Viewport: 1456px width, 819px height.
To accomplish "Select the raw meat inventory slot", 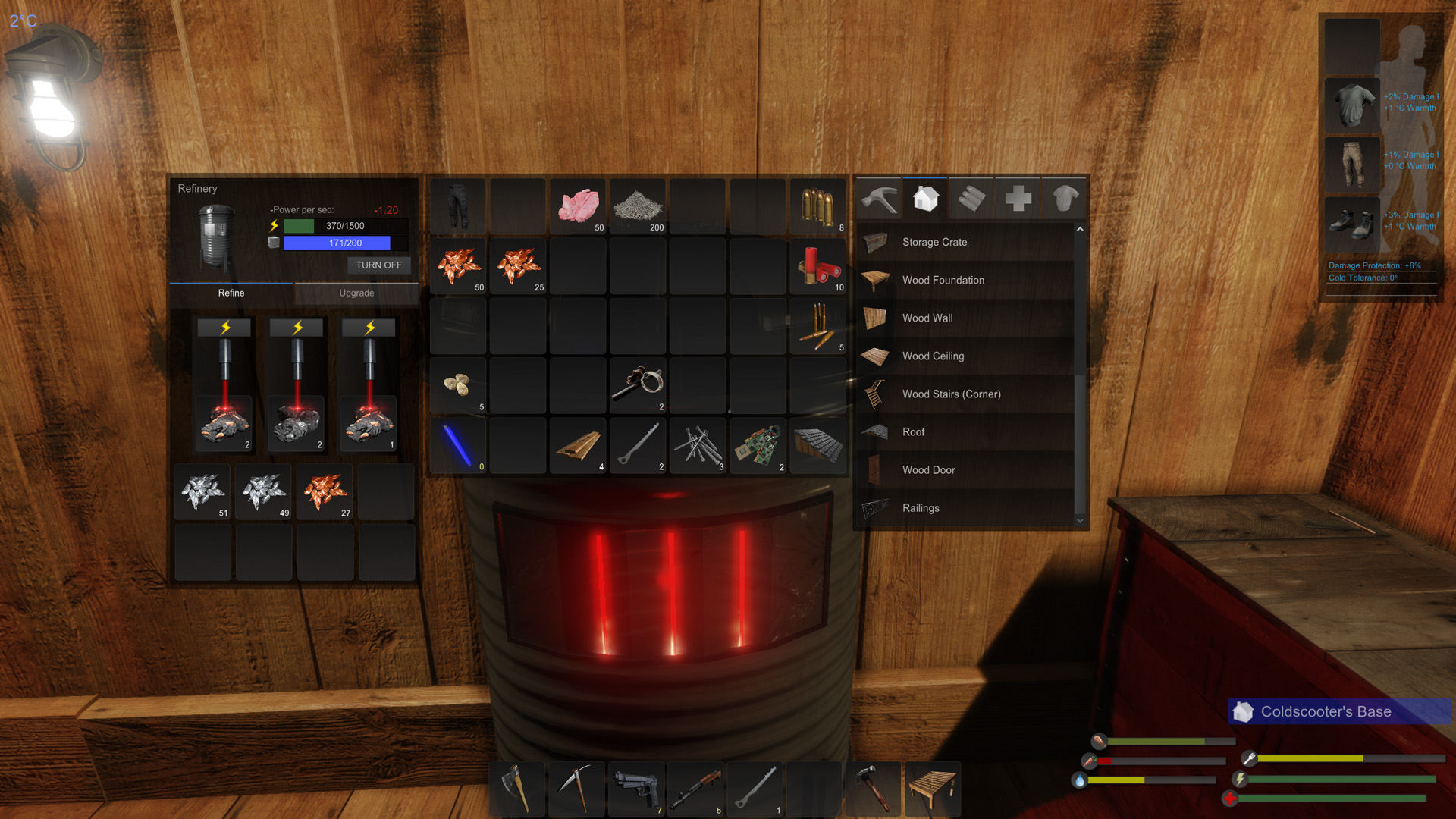I will click(x=579, y=206).
